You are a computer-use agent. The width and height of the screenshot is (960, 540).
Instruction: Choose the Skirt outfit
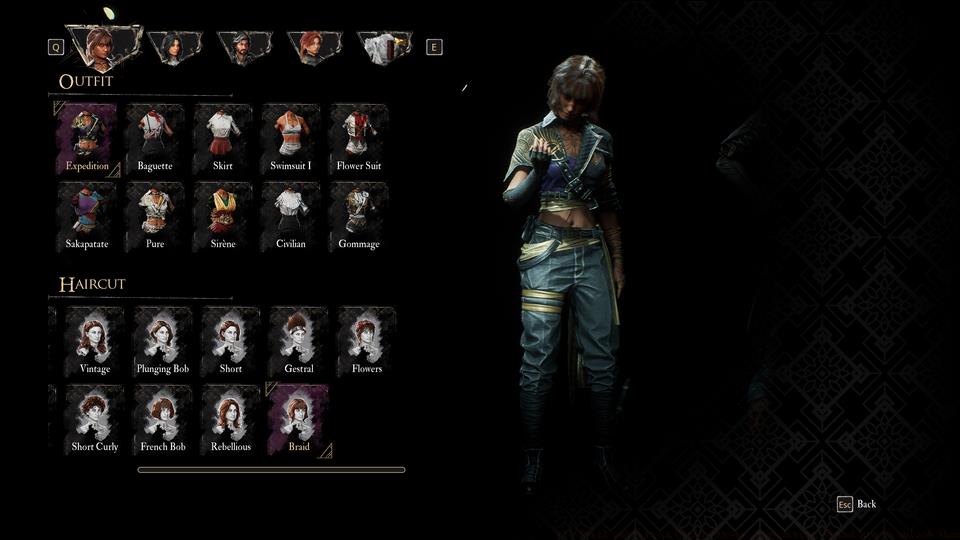pyautogui.click(x=223, y=138)
